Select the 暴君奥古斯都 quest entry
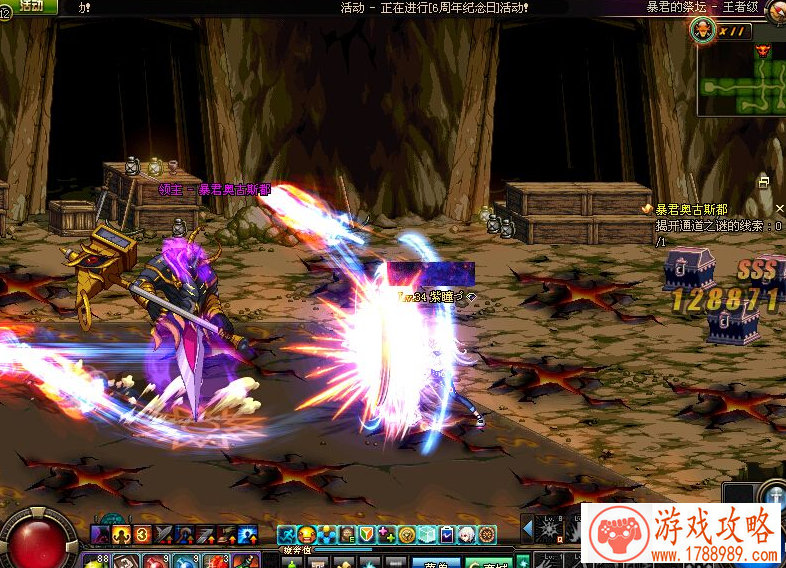Image resolution: width=786 pixels, height=568 pixels. [x=691, y=210]
